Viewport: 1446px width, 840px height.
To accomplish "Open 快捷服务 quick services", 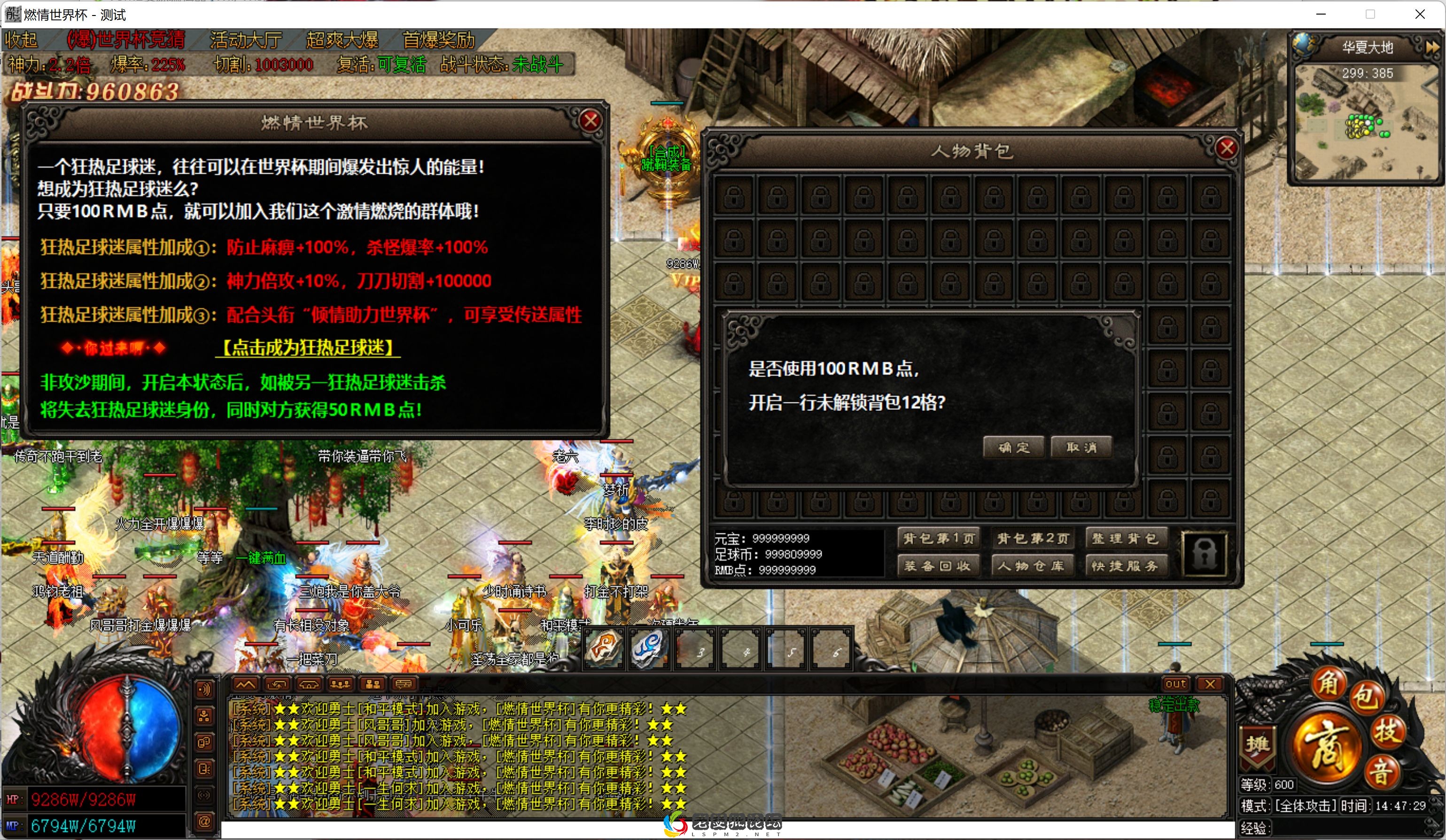I will tap(1125, 566).
